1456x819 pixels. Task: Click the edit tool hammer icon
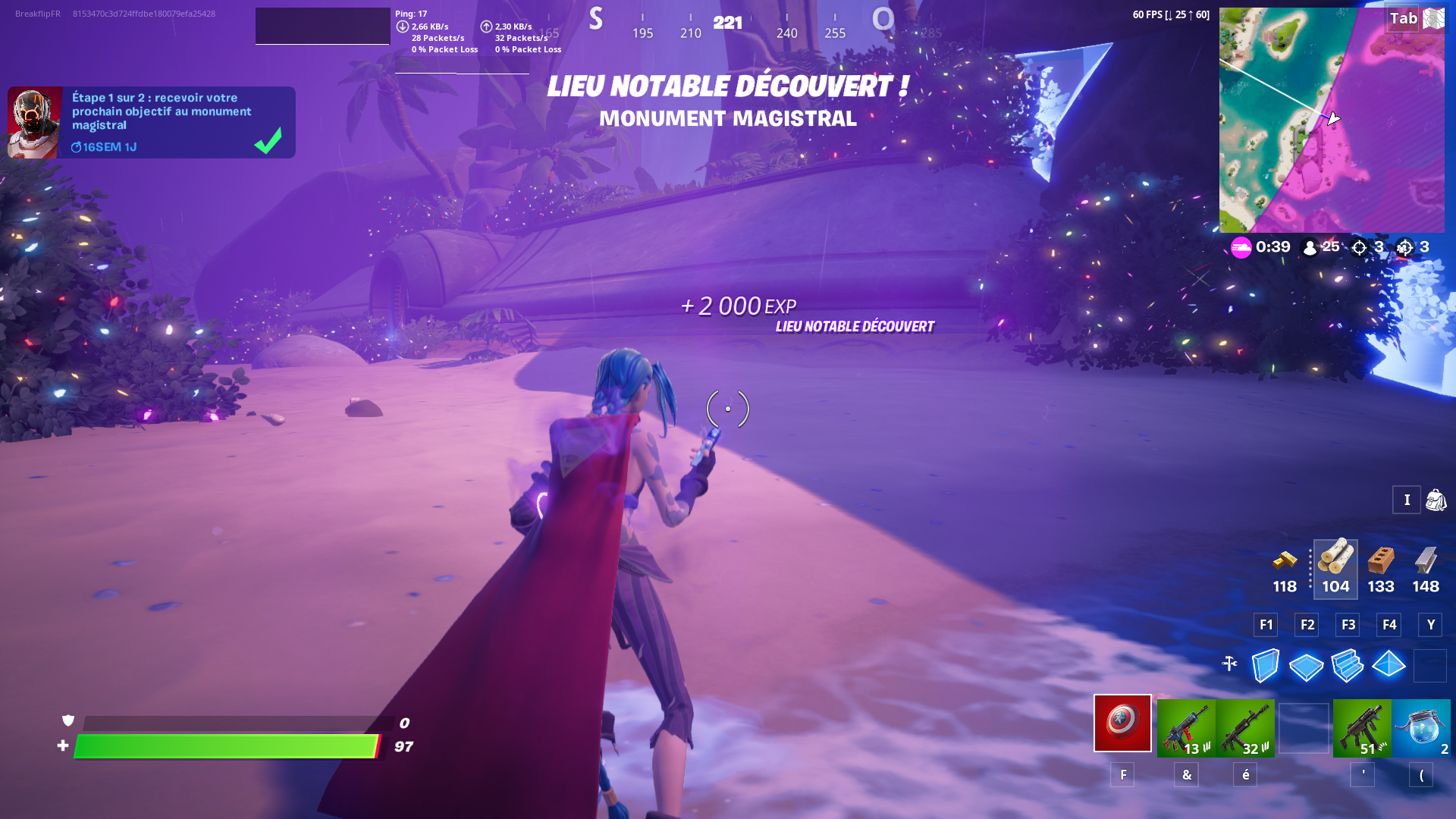(1229, 666)
